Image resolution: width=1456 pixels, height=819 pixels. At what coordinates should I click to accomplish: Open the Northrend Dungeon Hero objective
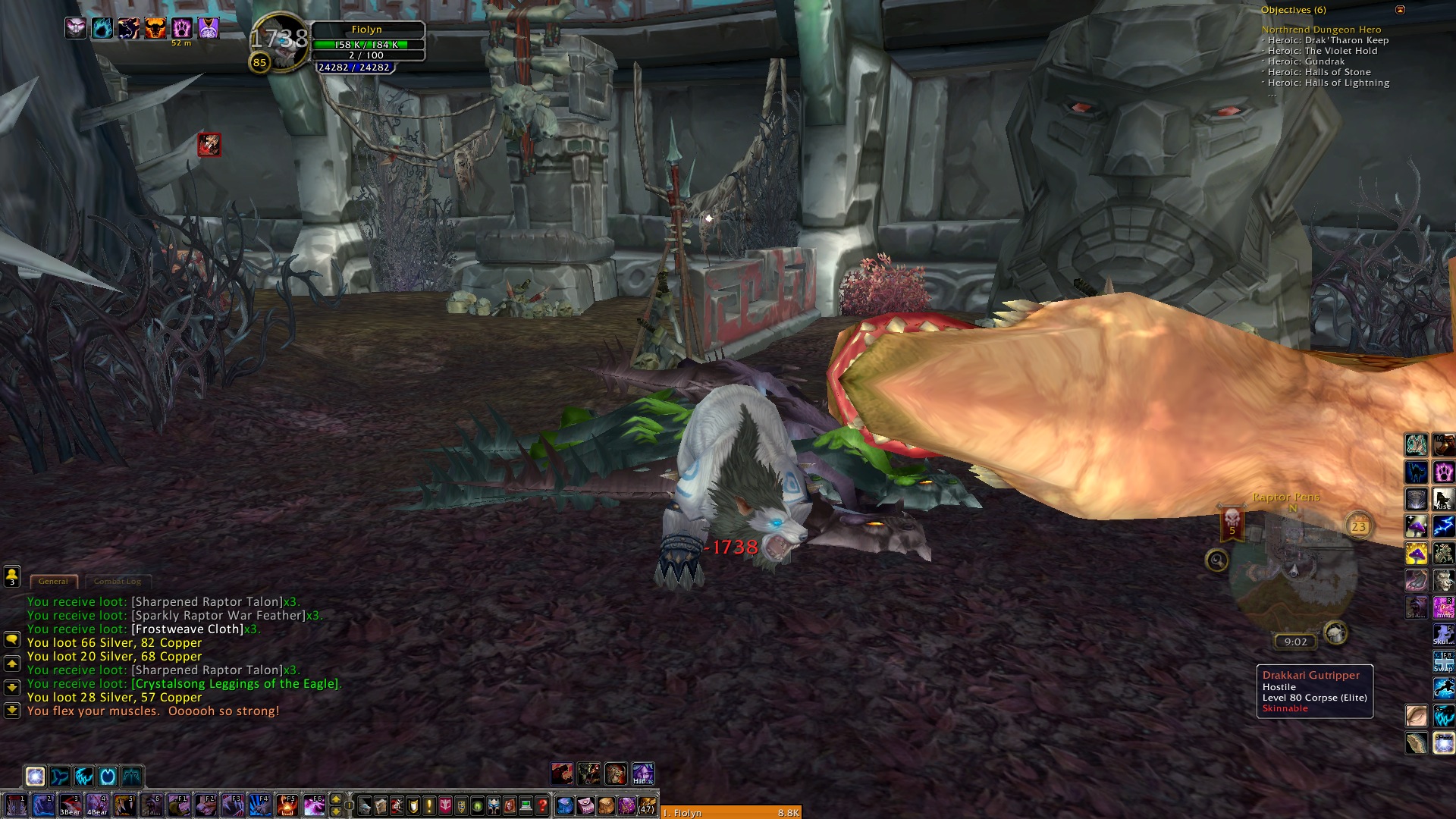click(x=1321, y=30)
